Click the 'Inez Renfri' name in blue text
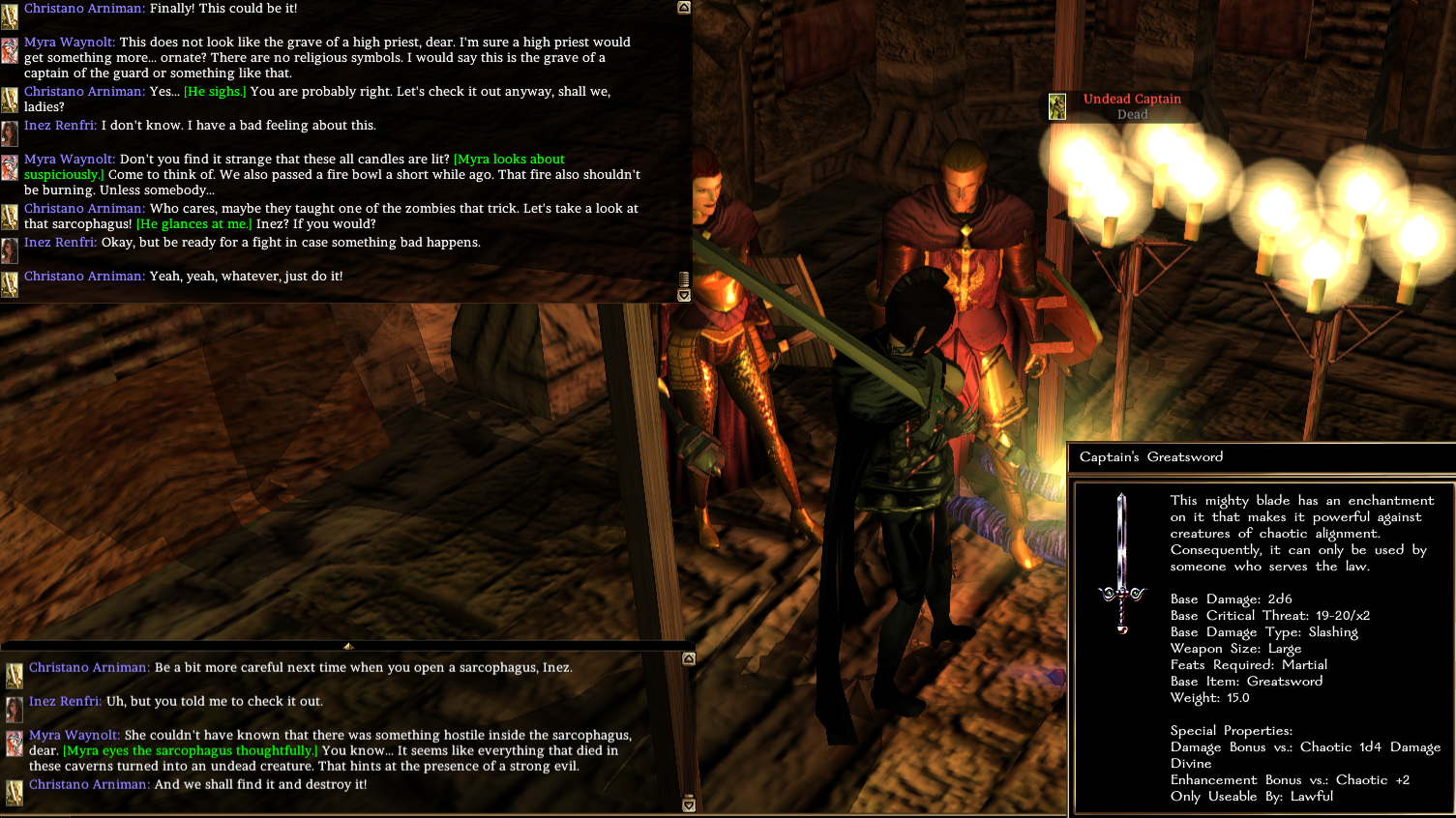 (59, 125)
